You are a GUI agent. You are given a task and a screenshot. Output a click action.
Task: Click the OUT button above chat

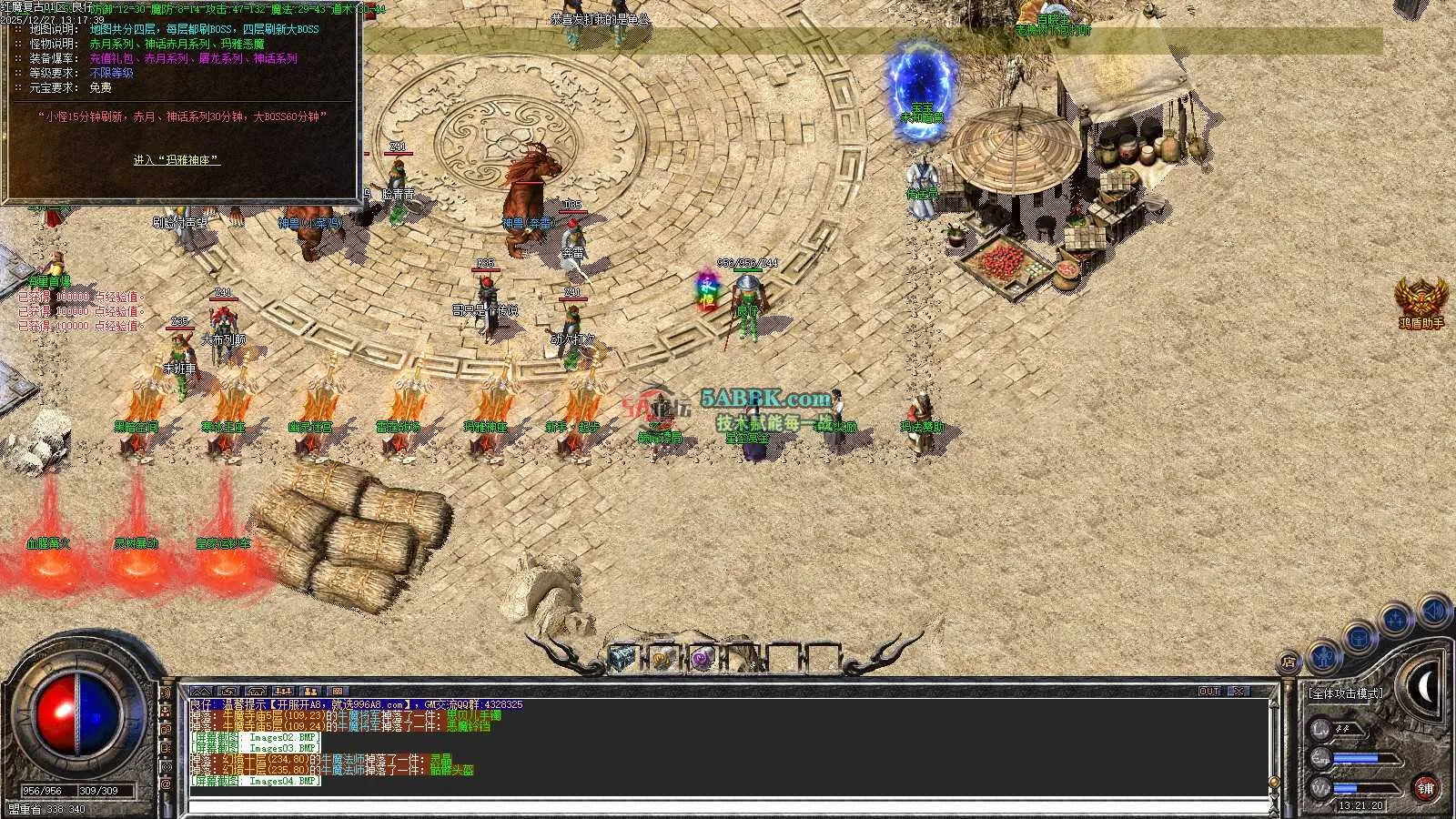(1209, 692)
